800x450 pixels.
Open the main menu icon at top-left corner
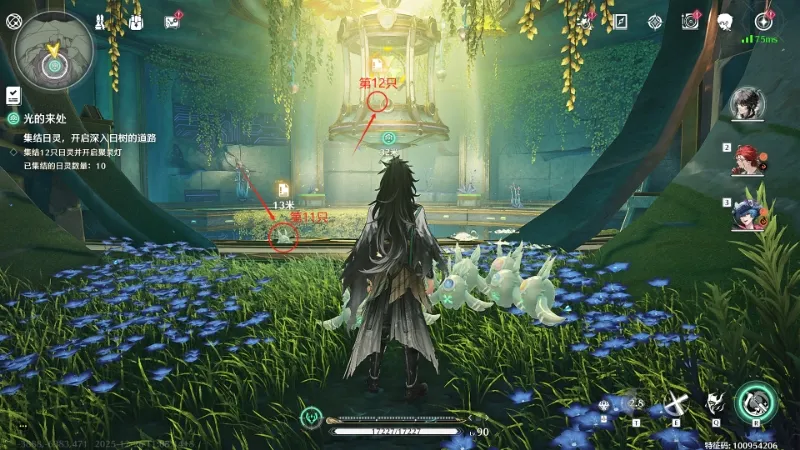(x=13, y=21)
